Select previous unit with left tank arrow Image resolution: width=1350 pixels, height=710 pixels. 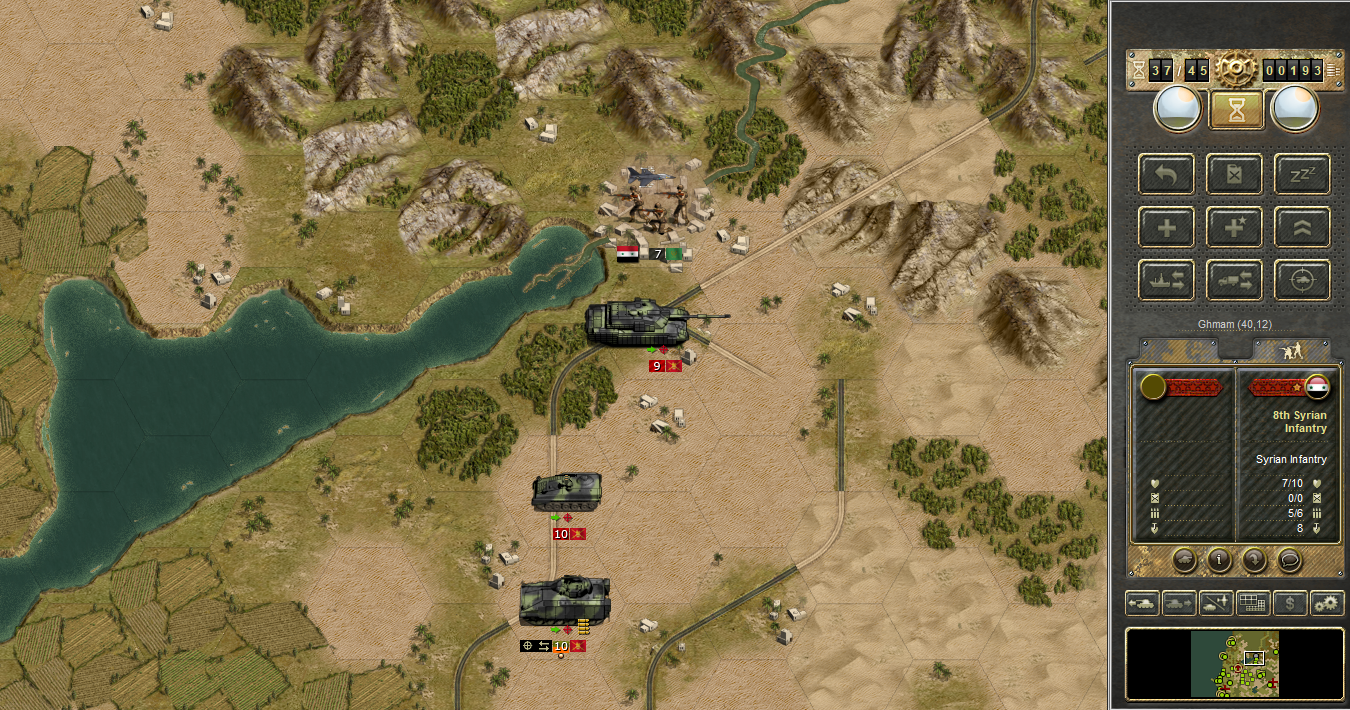tap(1142, 603)
